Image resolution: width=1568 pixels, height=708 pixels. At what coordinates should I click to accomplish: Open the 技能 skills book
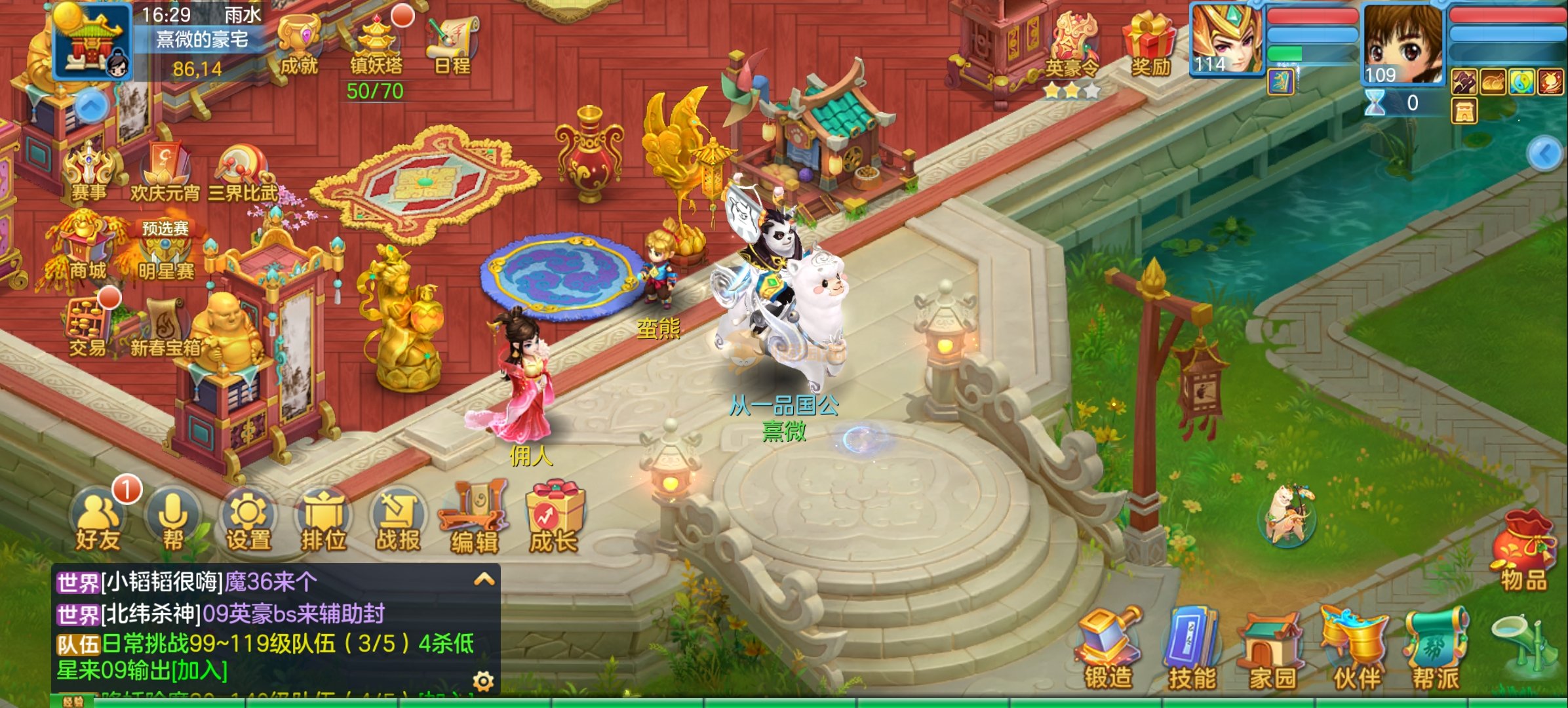pyautogui.click(x=1191, y=649)
